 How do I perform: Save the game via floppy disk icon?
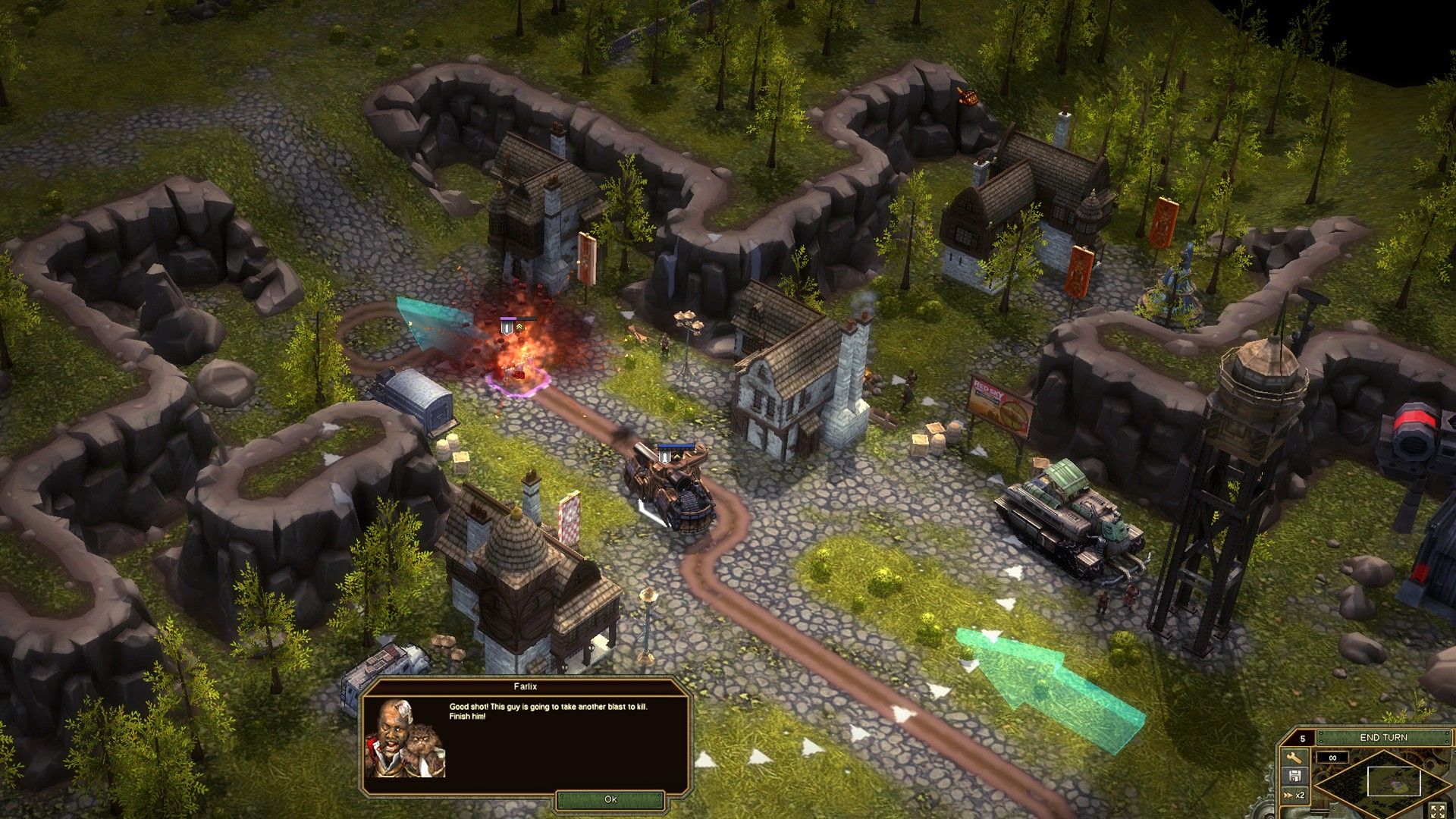[1294, 776]
